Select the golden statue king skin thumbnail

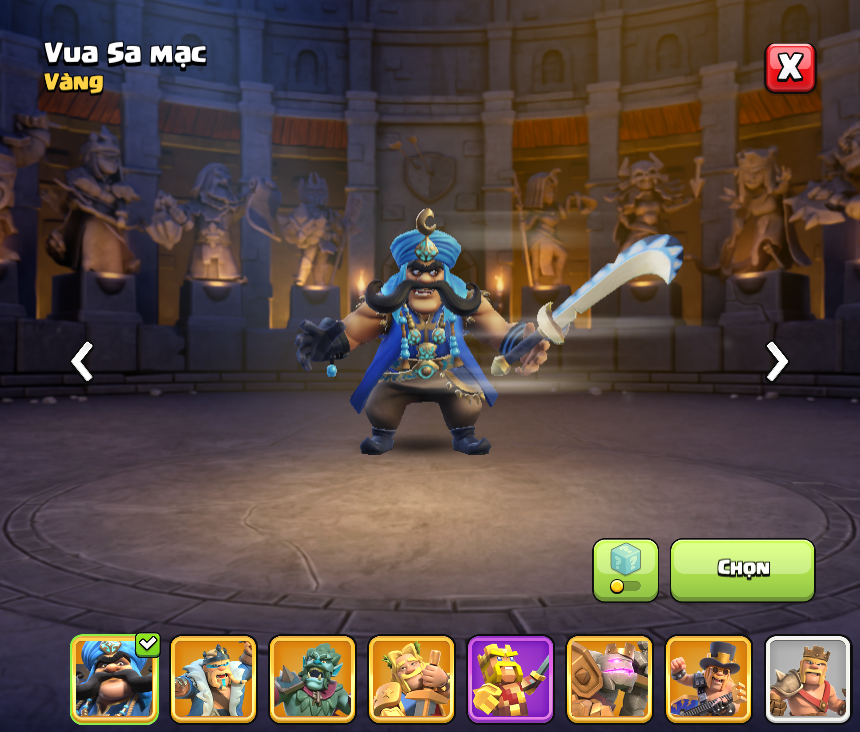(x=411, y=678)
